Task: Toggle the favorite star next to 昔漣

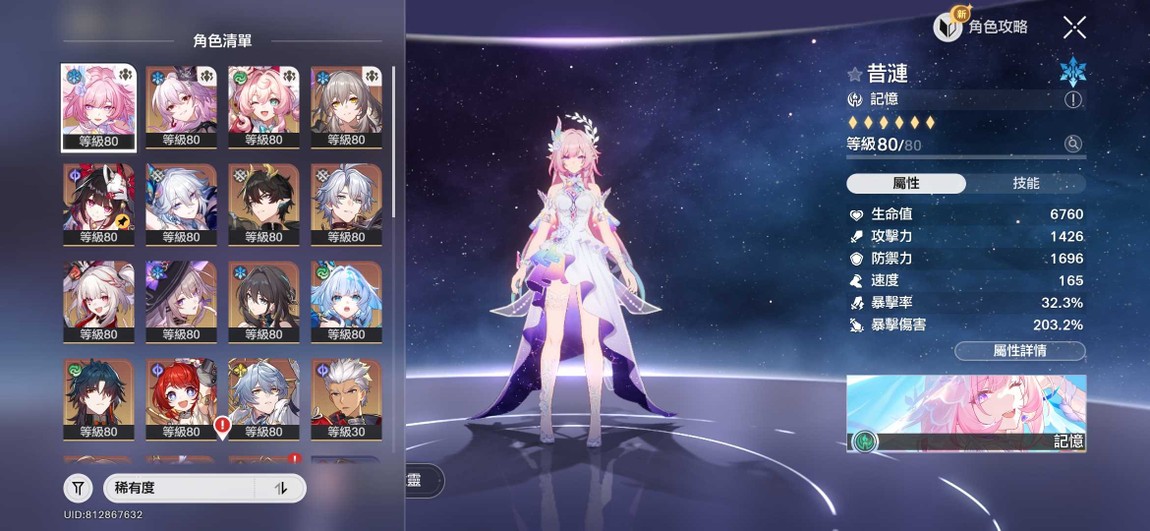Action: point(855,74)
